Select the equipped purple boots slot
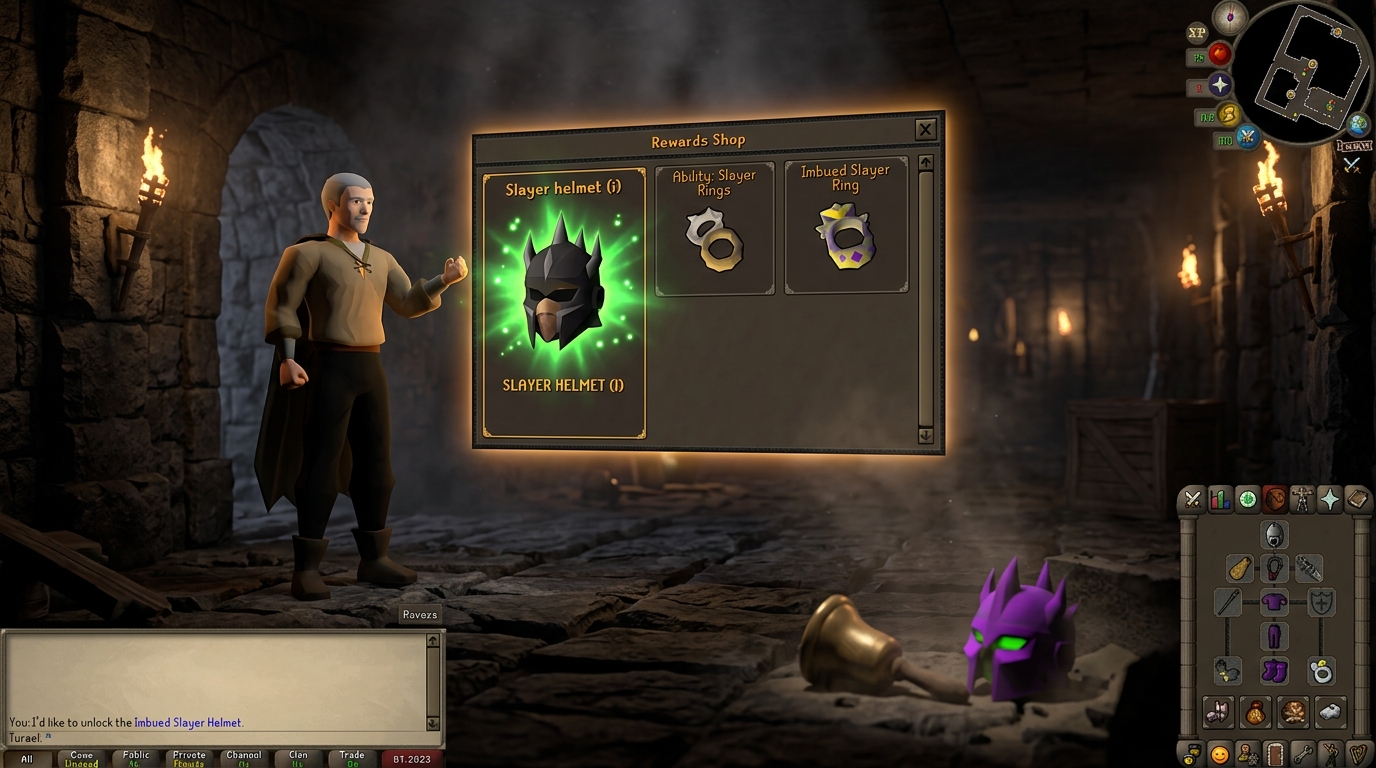This screenshot has height=768, width=1376. (1274, 671)
